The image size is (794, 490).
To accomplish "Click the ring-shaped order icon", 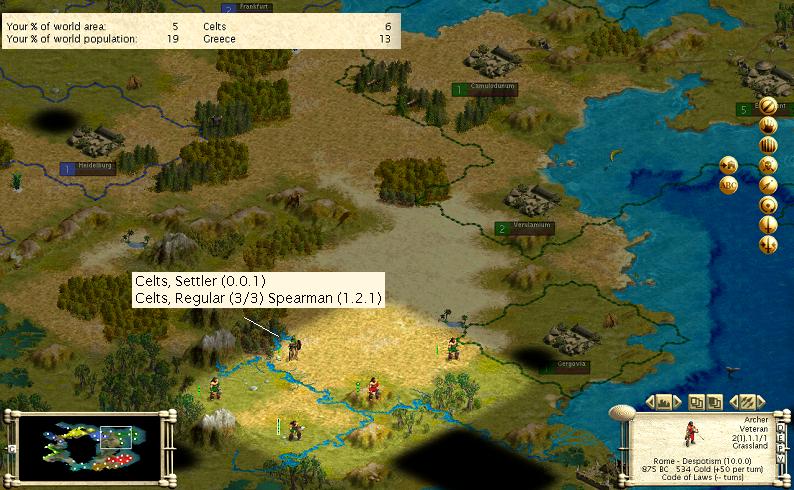I will point(769,204).
